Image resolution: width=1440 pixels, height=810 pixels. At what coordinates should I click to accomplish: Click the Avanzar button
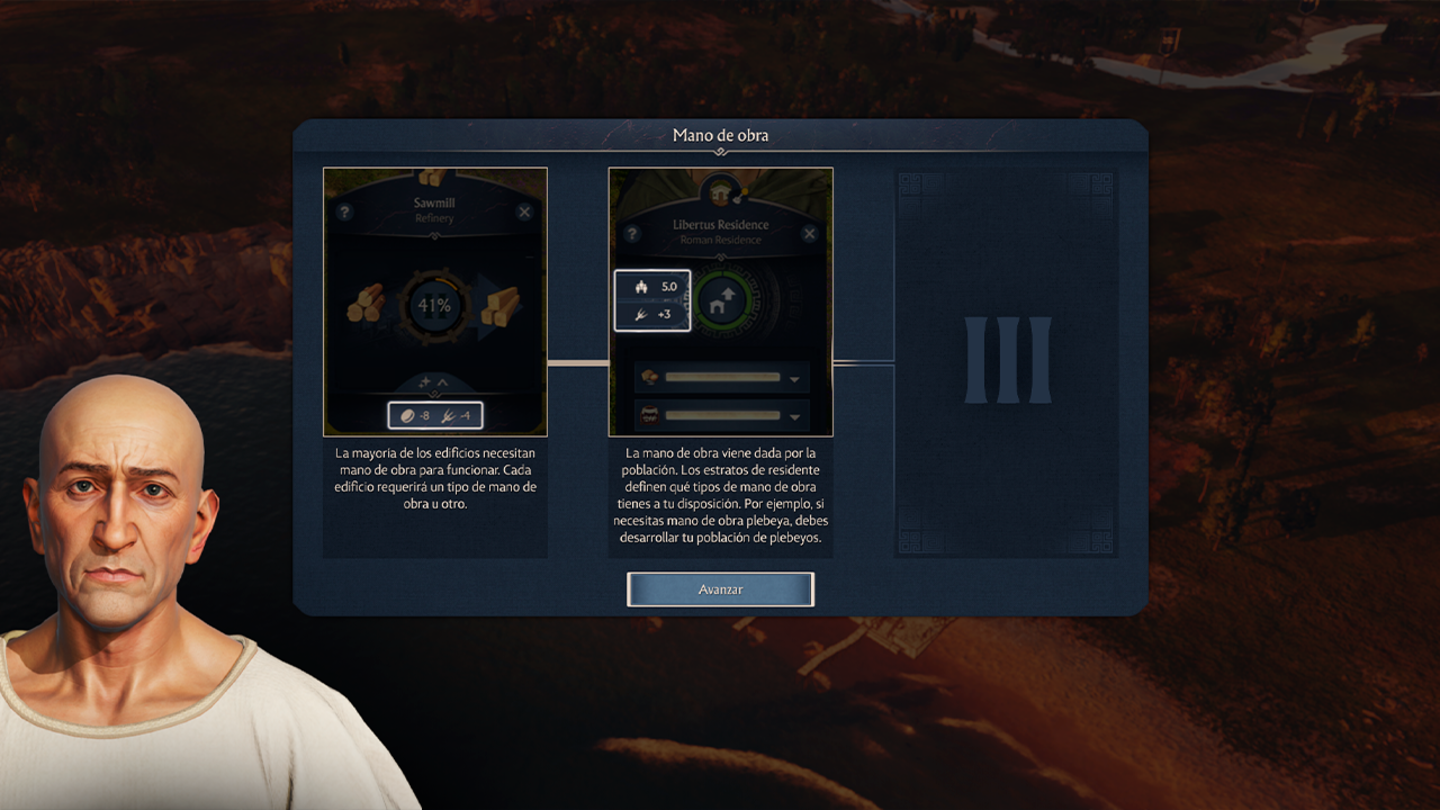point(720,589)
